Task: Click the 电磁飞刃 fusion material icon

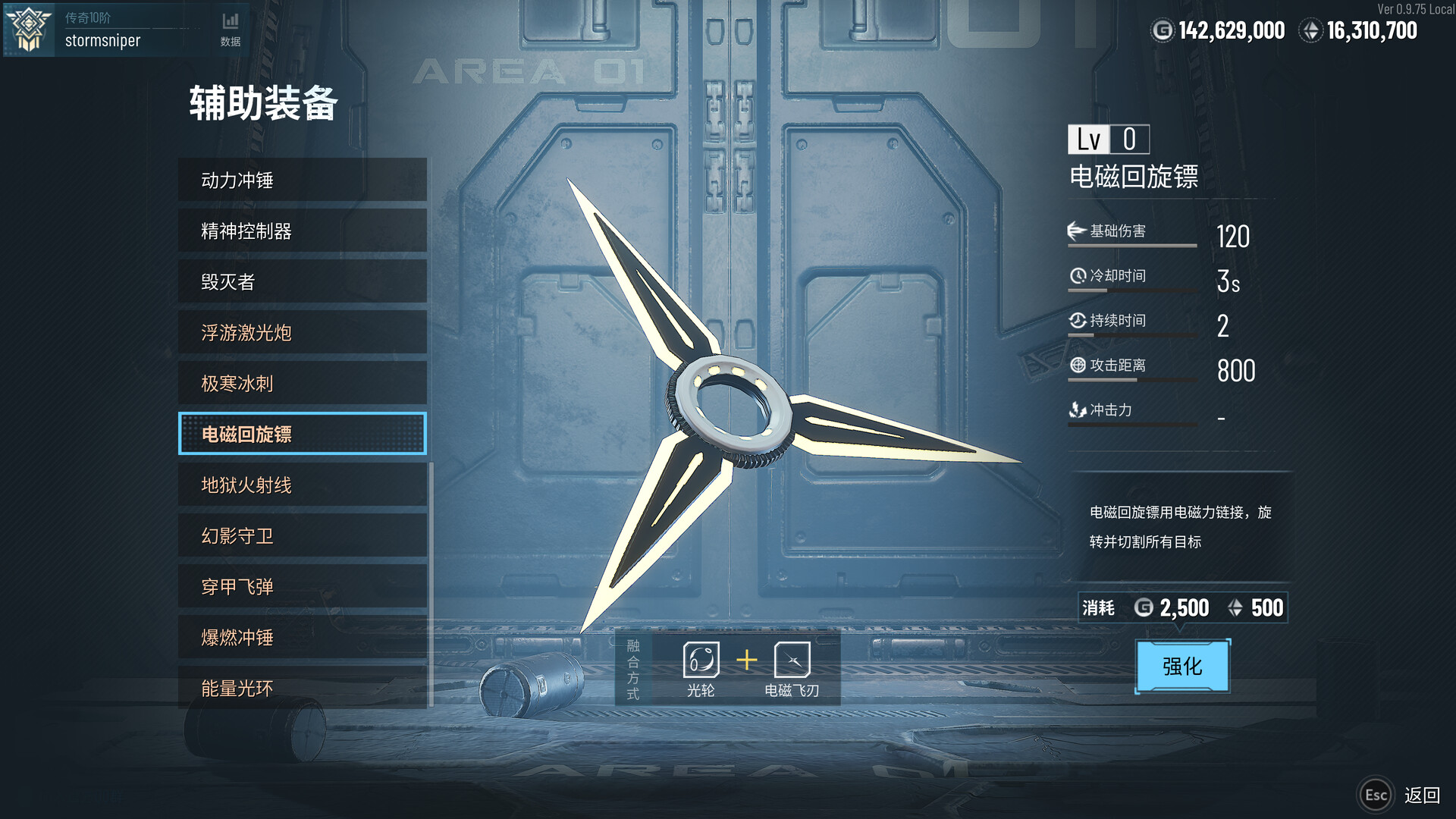Action: pyautogui.click(x=791, y=661)
